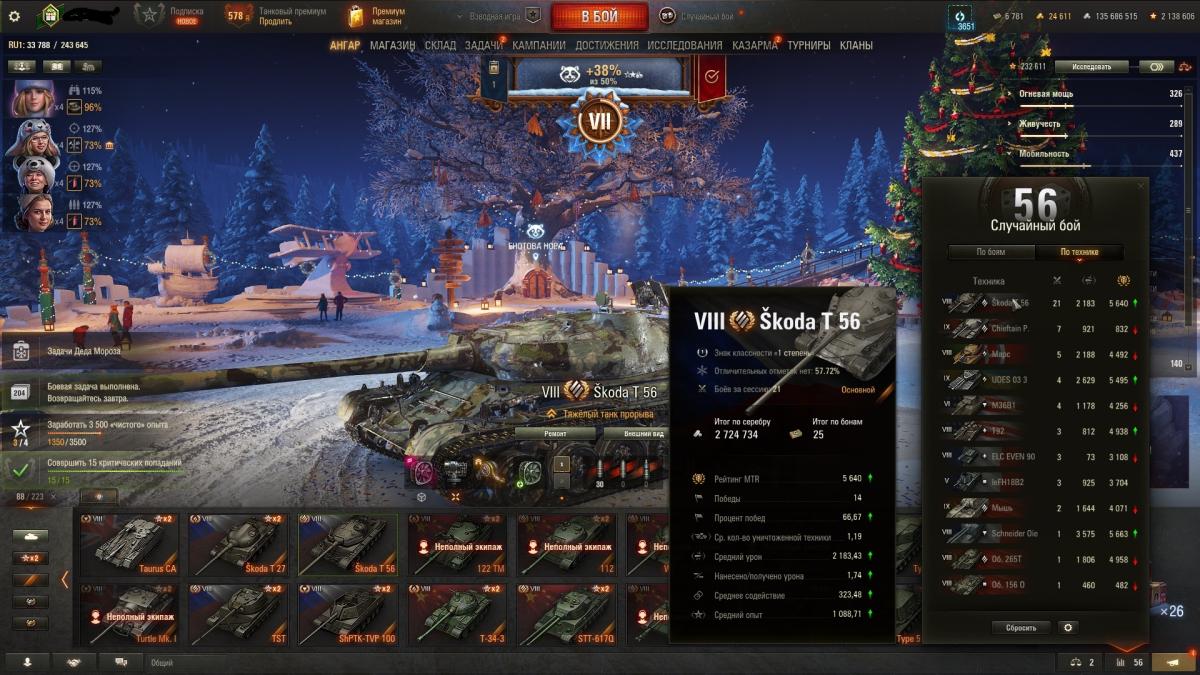Open the КЛАНЫ section
This screenshot has height=675, width=1200.
856,45
